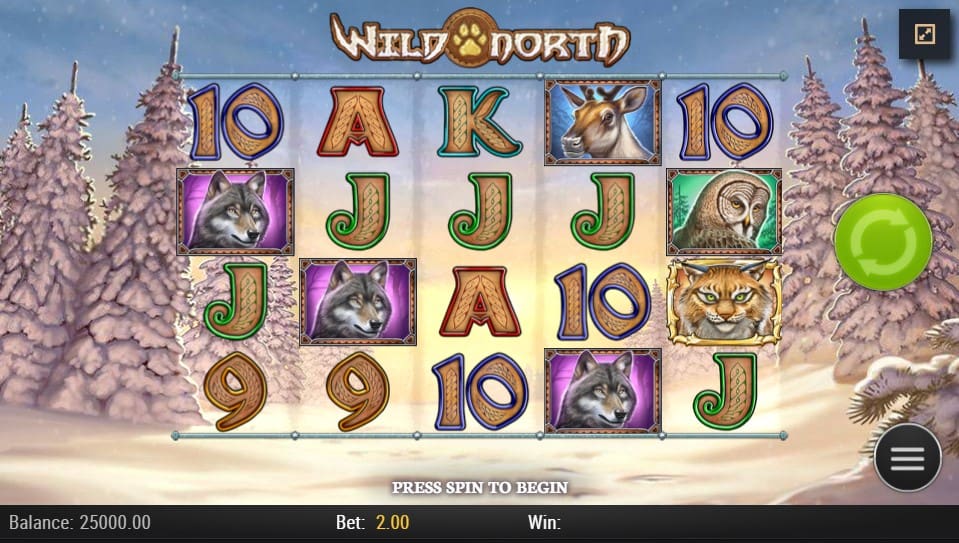959x543 pixels.
Task: Open the hamburger menu
Action: point(907,458)
